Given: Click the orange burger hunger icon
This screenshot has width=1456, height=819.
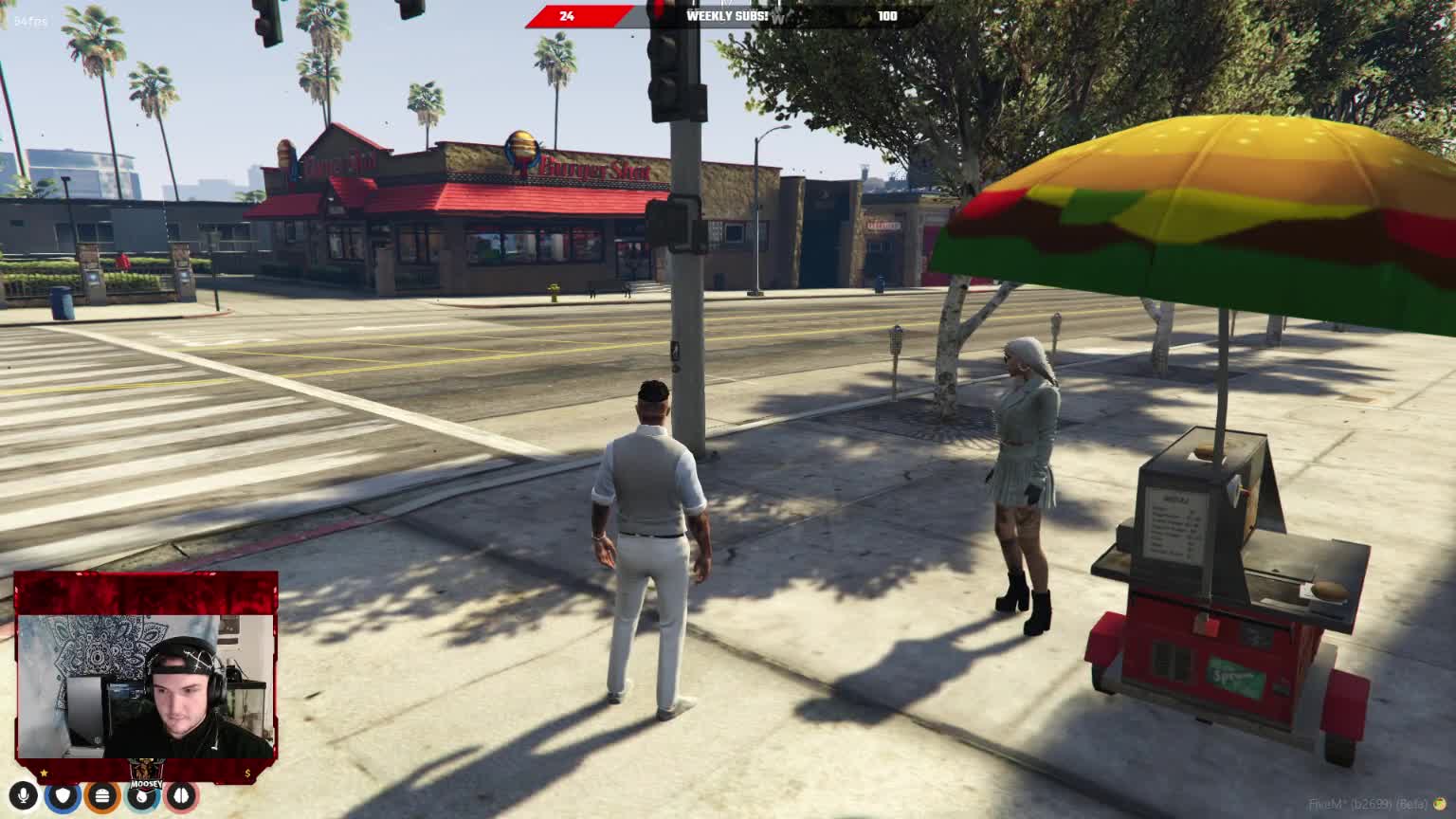Looking at the screenshot, I should [x=102, y=796].
